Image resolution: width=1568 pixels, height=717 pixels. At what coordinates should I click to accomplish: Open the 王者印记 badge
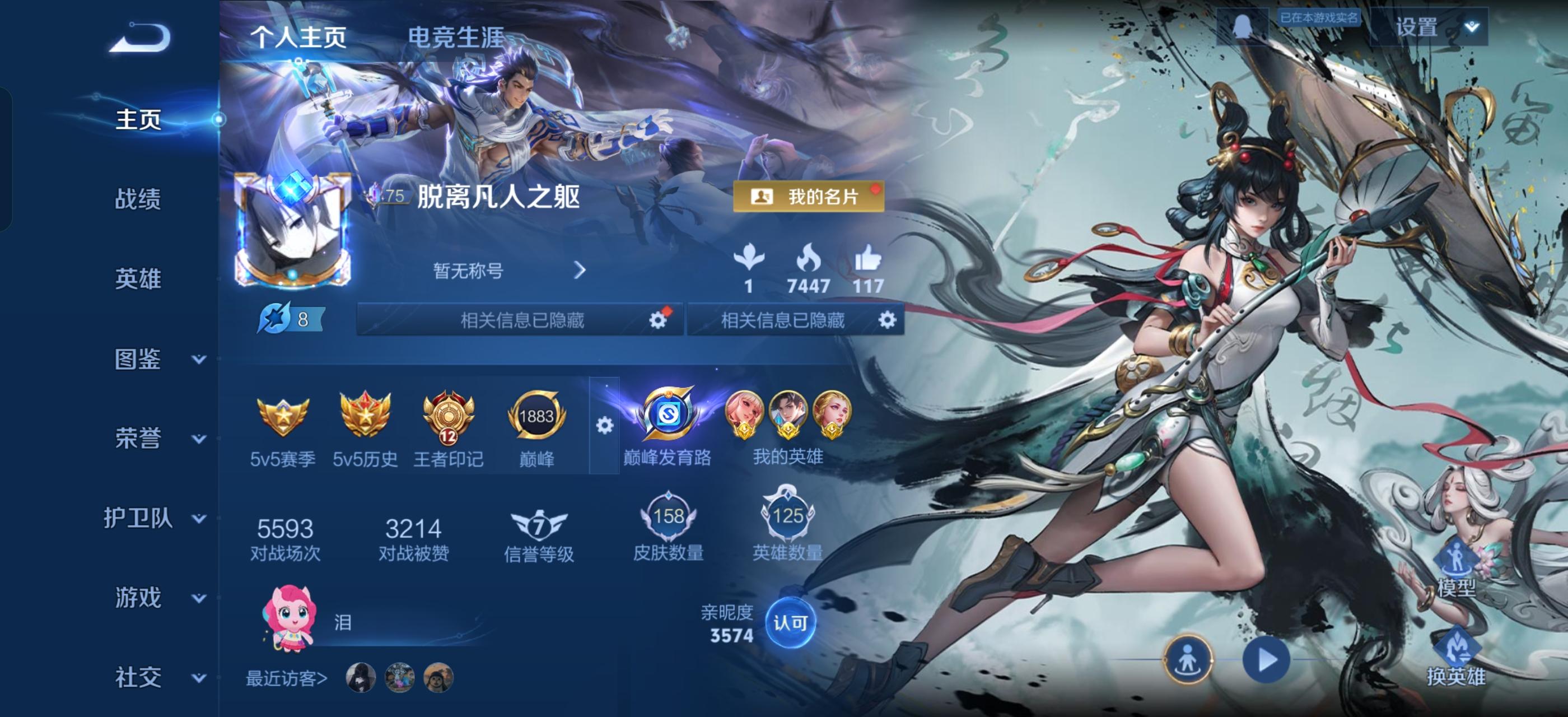[x=448, y=427]
